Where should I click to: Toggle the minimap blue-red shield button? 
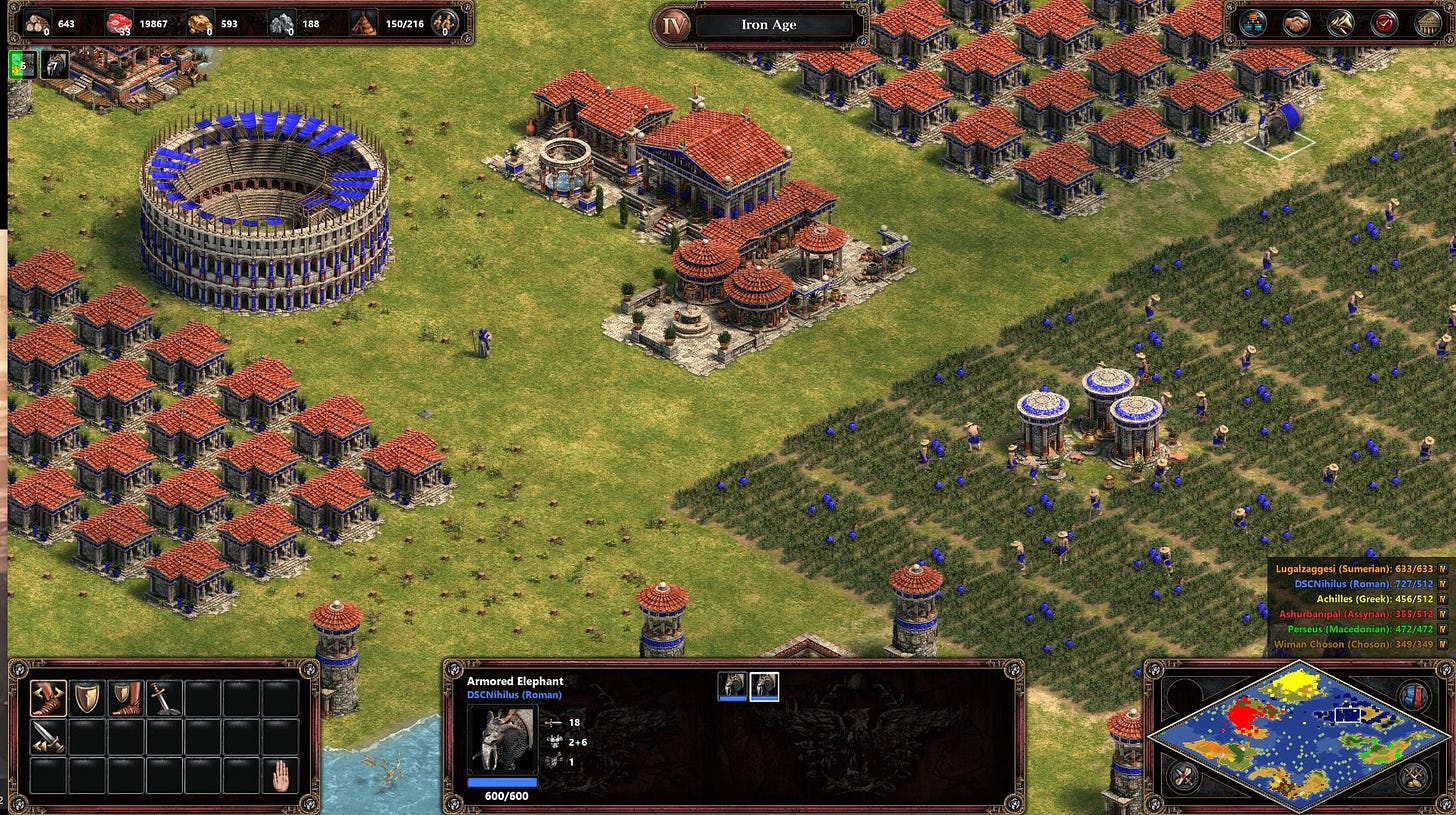click(1413, 695)
